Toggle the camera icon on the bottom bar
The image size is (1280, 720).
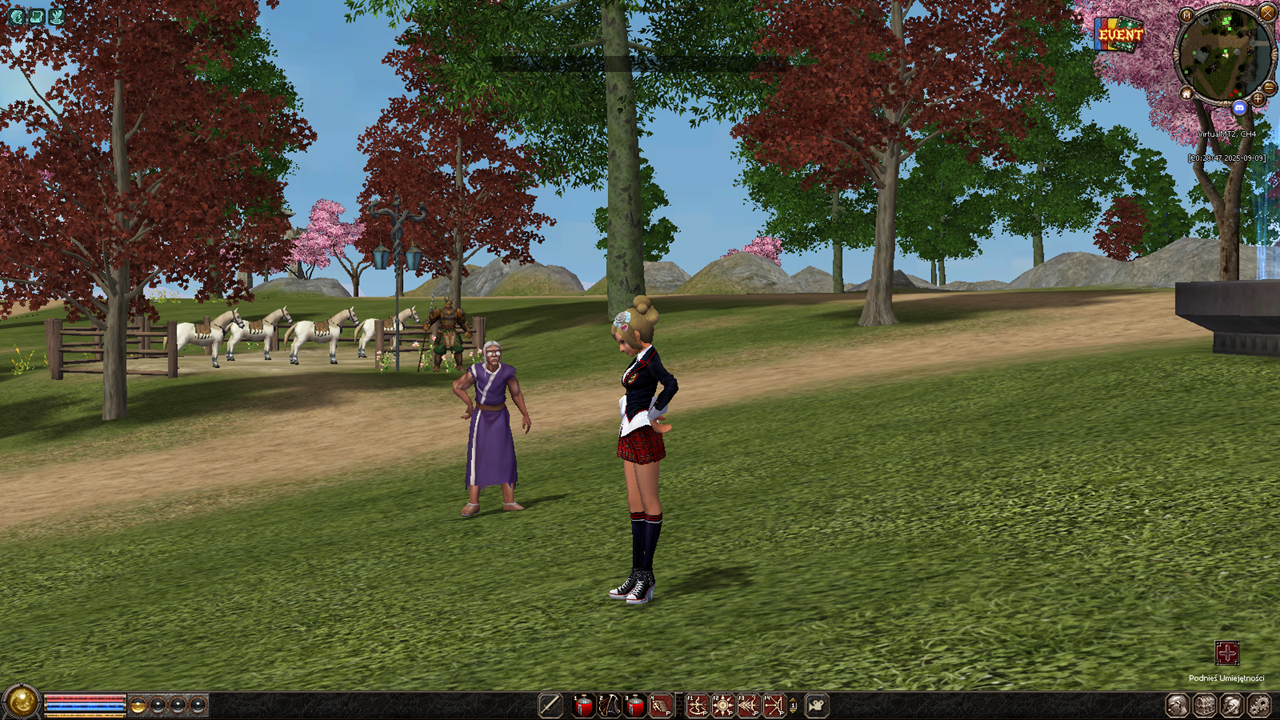pyautogui.click(x=817, y=705)
